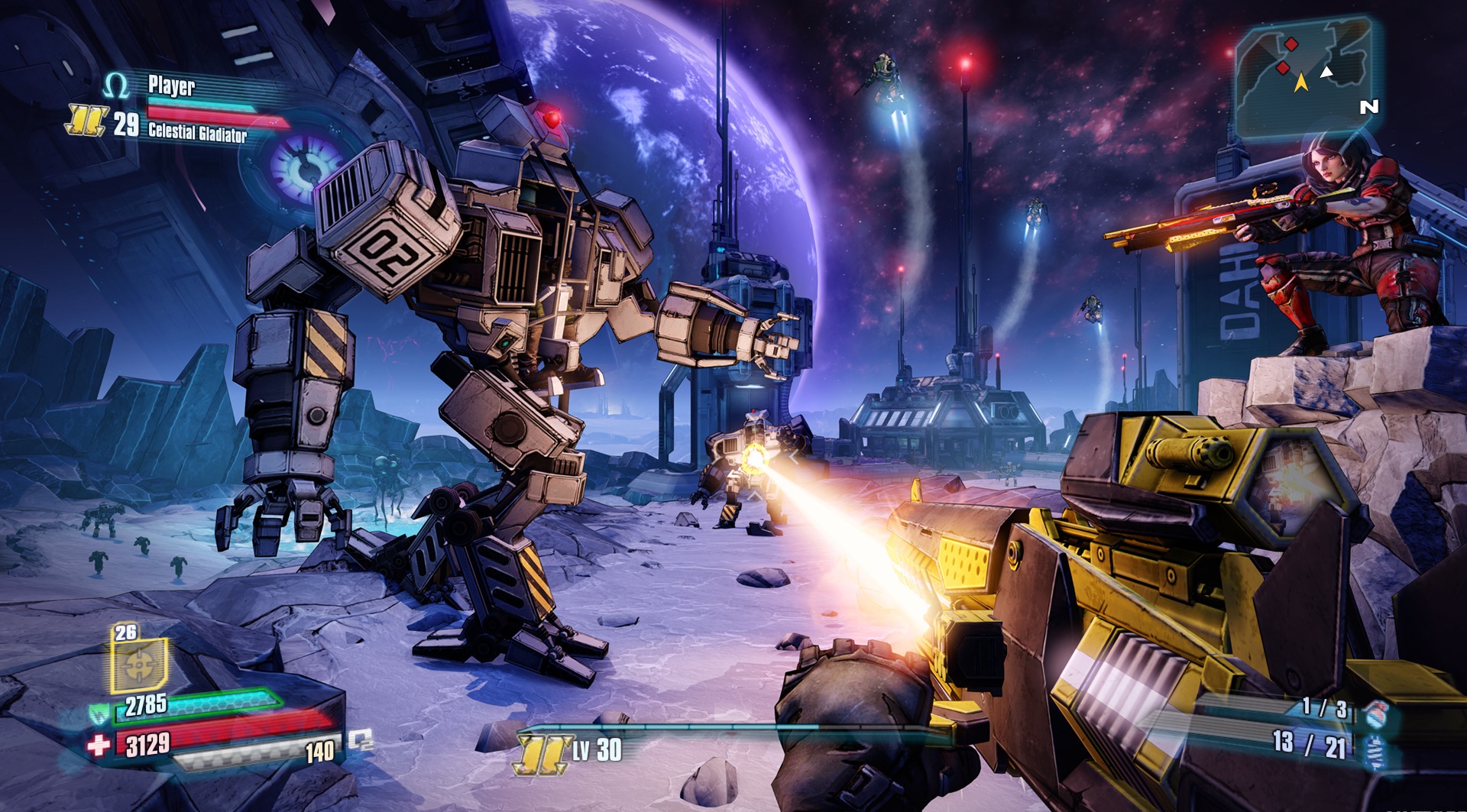Click the N compass marker on minimap
This screenshot has height=812, width=1467.
[x=1369, y=107]
